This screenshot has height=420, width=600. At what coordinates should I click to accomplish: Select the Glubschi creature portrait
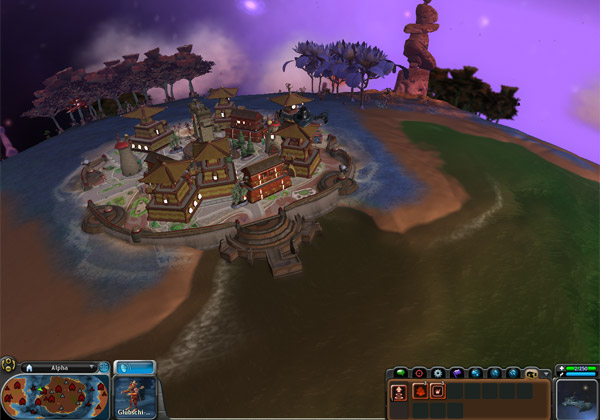[134, 397]
